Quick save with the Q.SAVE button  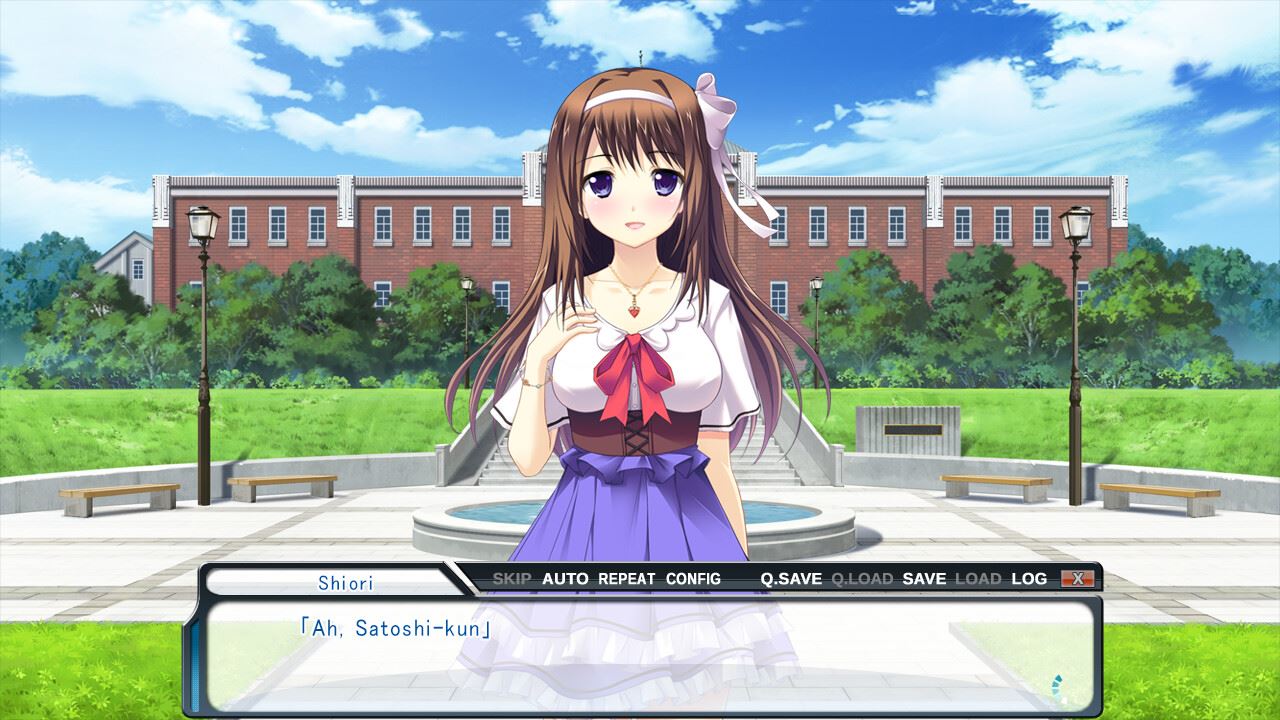(791, 579)
